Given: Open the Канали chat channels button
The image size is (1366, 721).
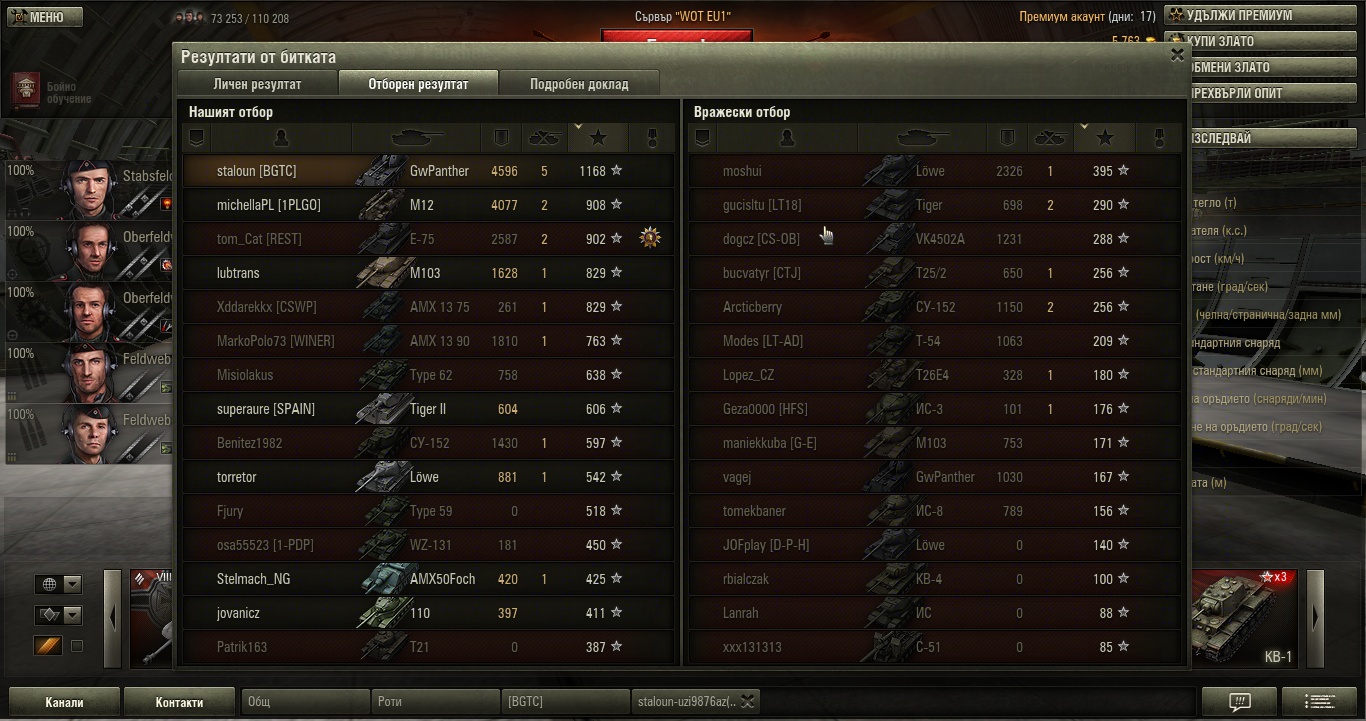Looking at the screenshot, I should pyautogui.click(x=64, y=702).
